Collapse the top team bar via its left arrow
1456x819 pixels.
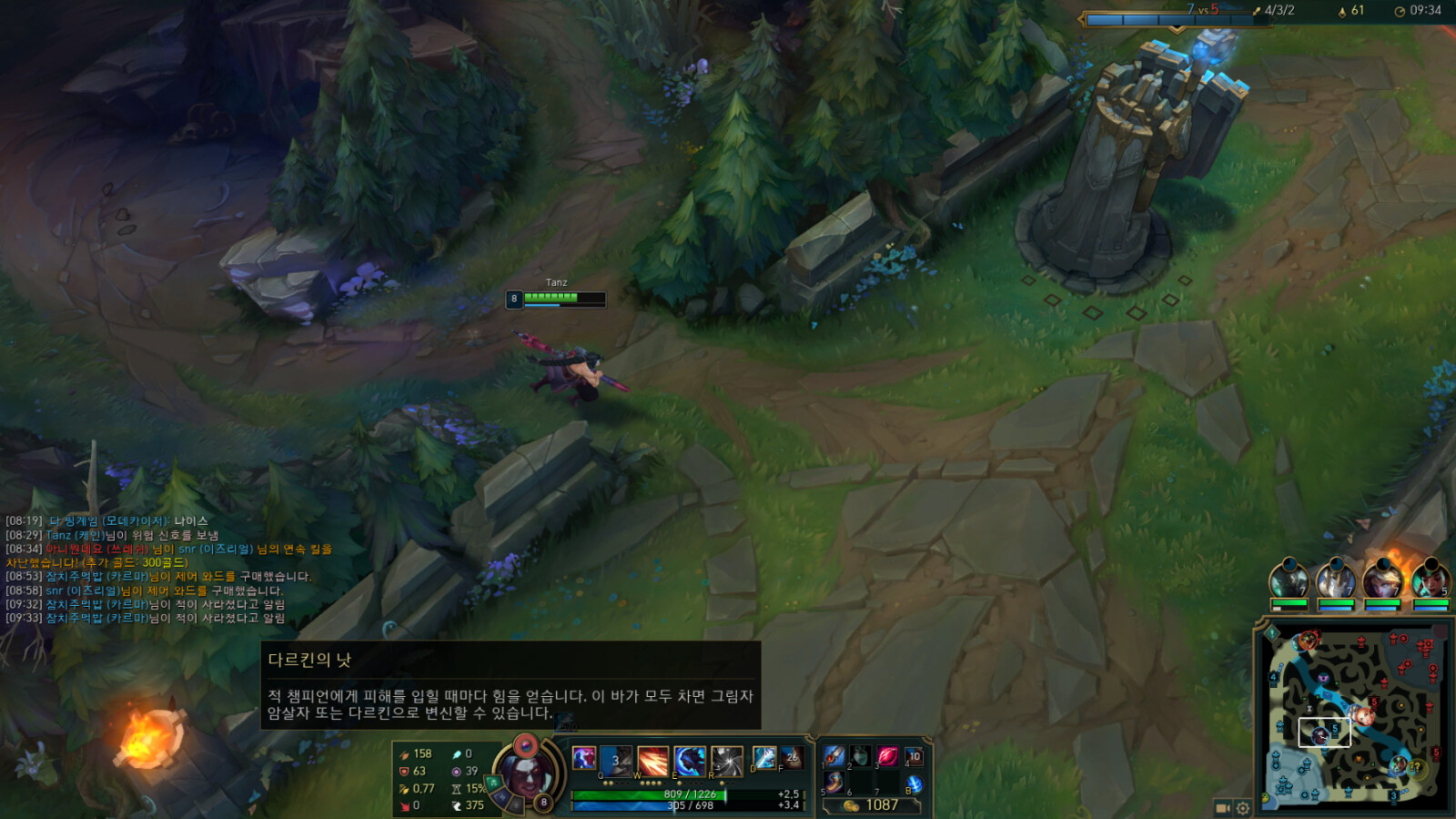1081,19
